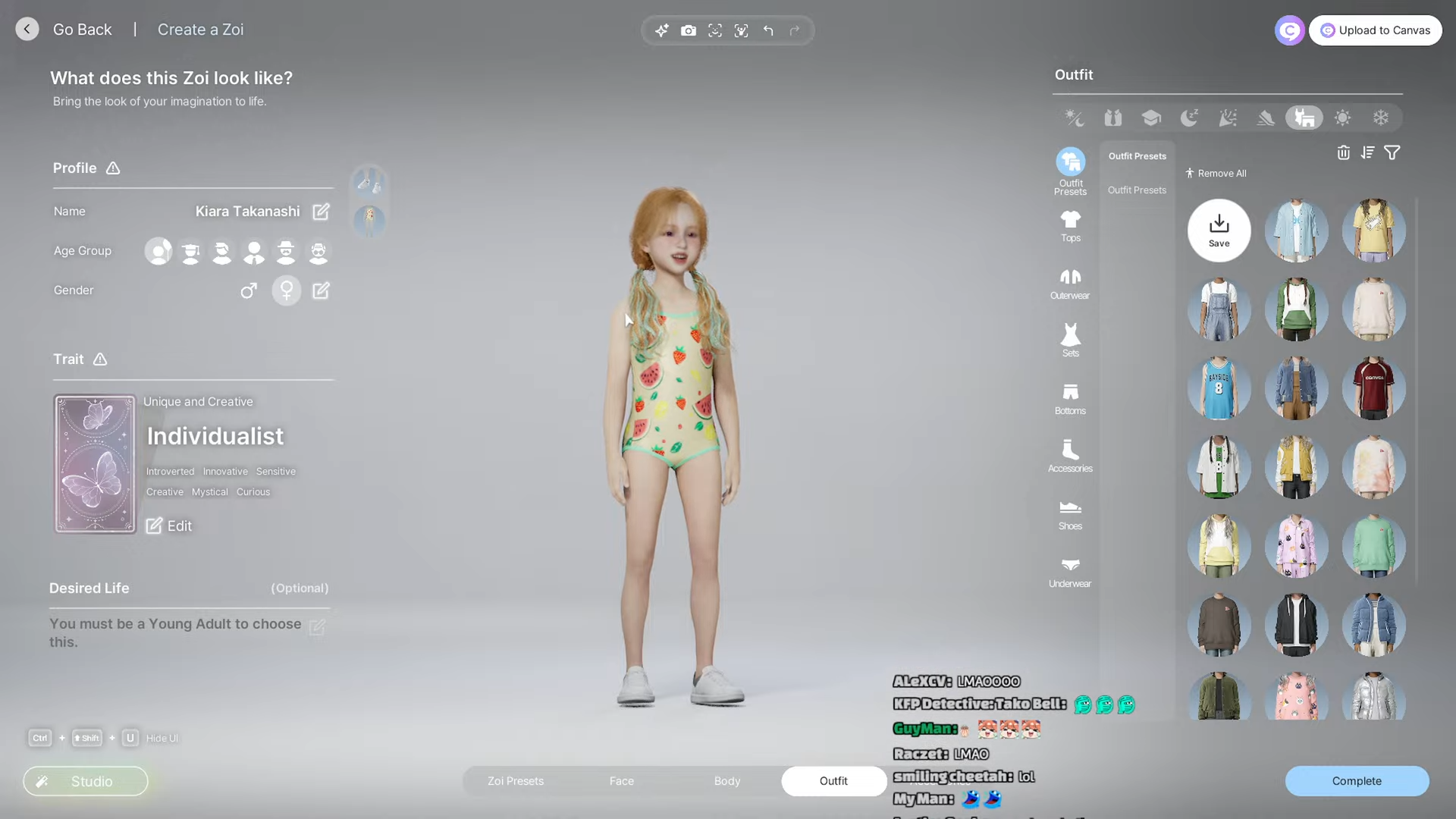The image size is (1456, 819).
Task: Switch to the Face tab
Action: [x=621, y=781]
